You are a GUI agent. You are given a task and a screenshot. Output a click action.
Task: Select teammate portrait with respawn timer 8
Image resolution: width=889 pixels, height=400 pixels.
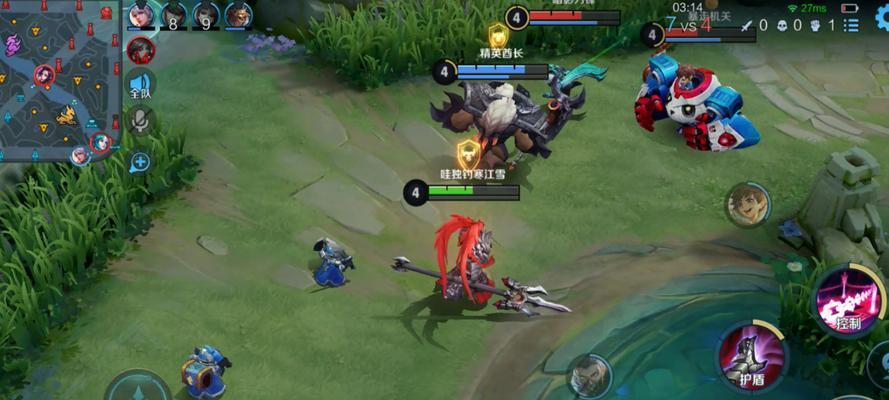pyautogui.click(x=173, y=15)
